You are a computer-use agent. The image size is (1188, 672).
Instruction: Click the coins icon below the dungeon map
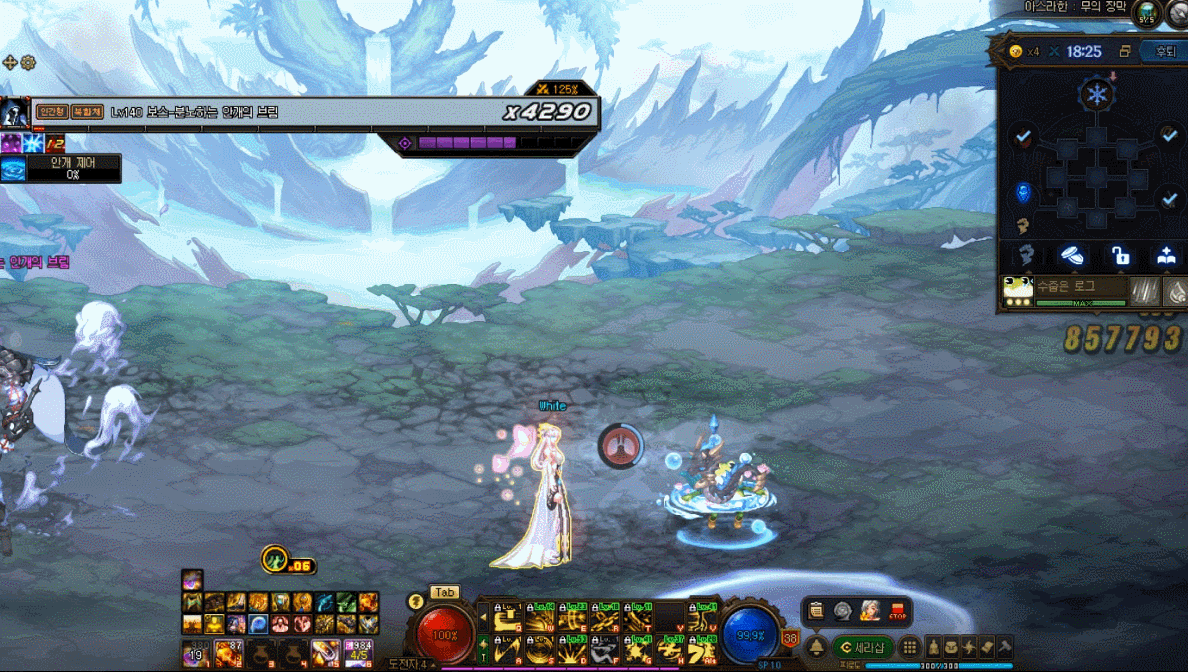(x=1072, y=256)
